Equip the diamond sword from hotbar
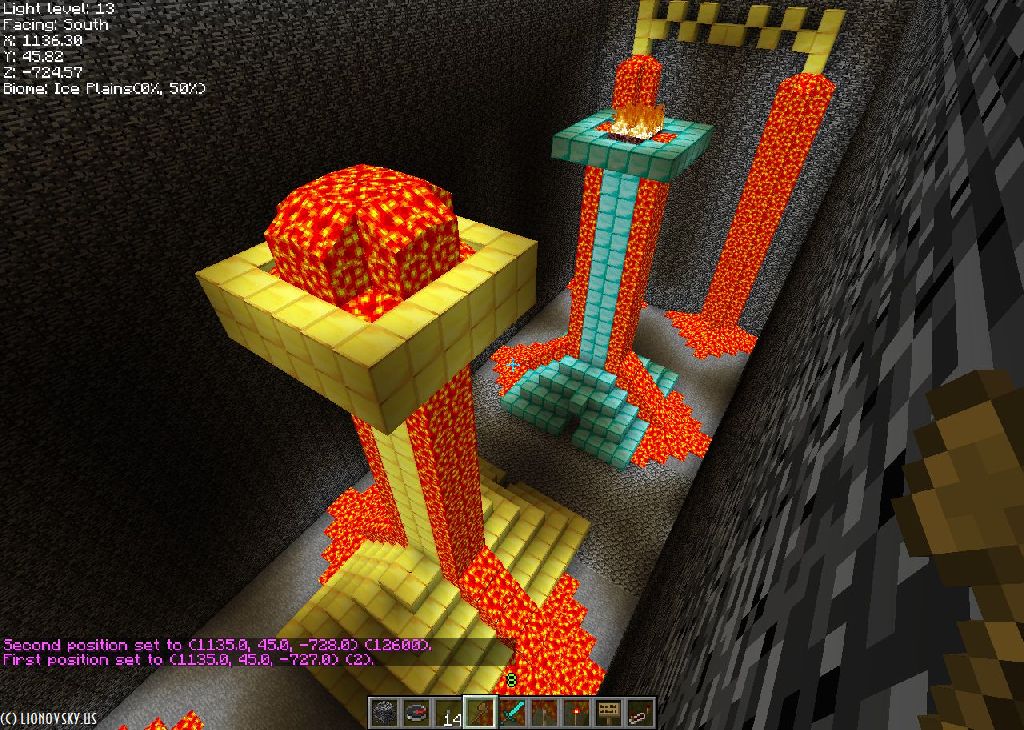The height and width of the screenshot is (730, 1024). click(513, 713)
